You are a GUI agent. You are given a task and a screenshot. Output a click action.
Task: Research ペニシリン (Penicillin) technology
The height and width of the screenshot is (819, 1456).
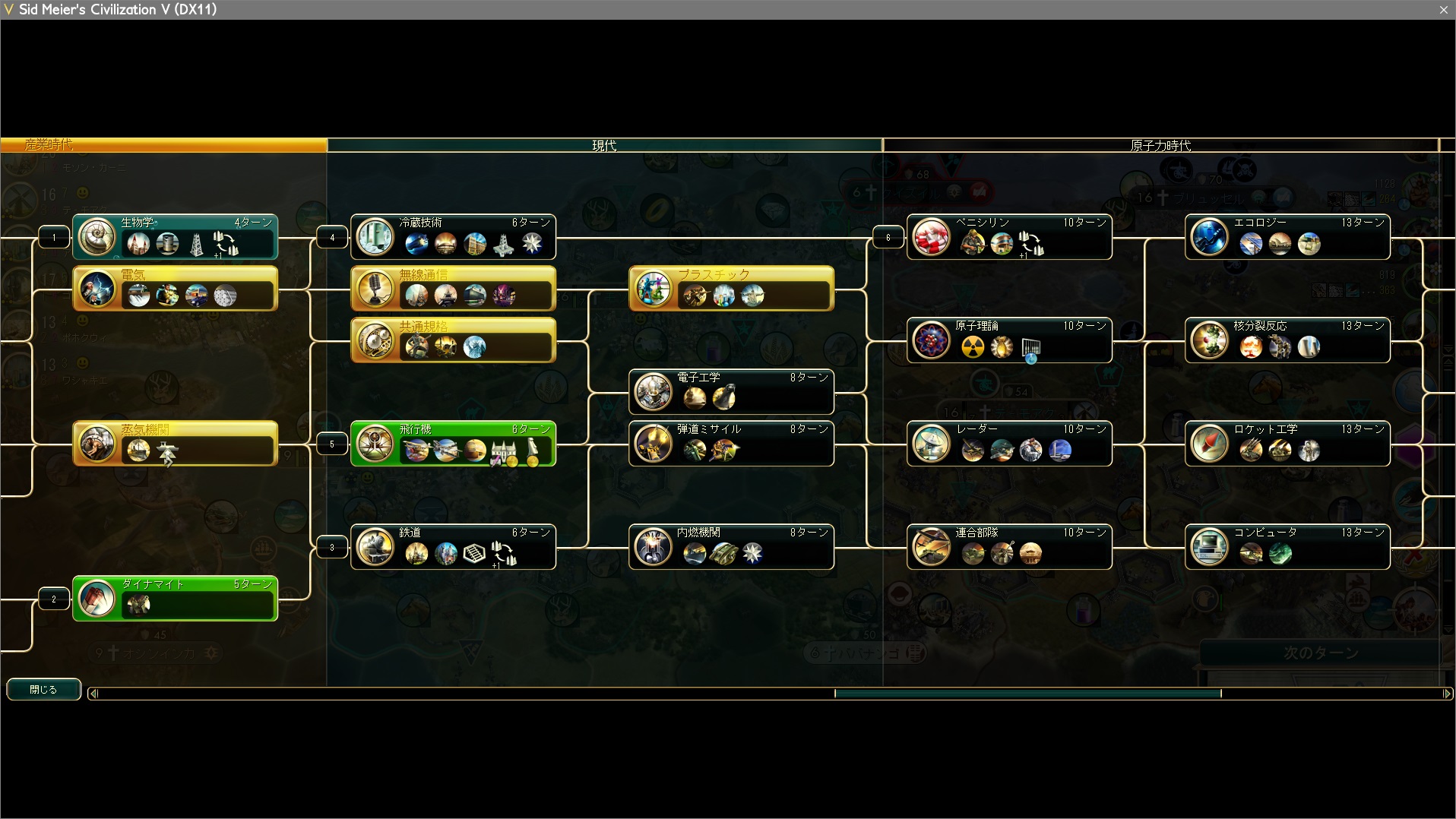(1010, 236)
